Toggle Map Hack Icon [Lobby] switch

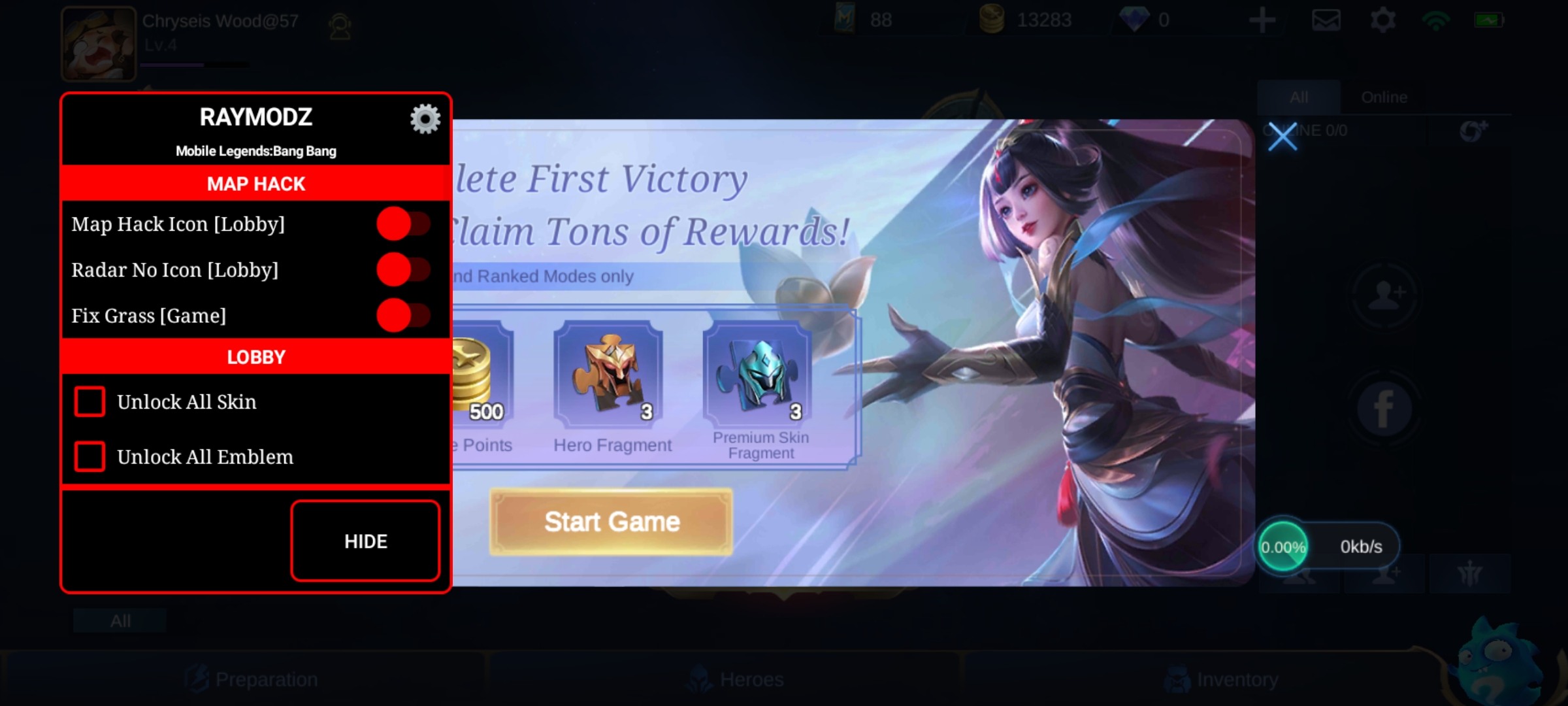point(404,224)
